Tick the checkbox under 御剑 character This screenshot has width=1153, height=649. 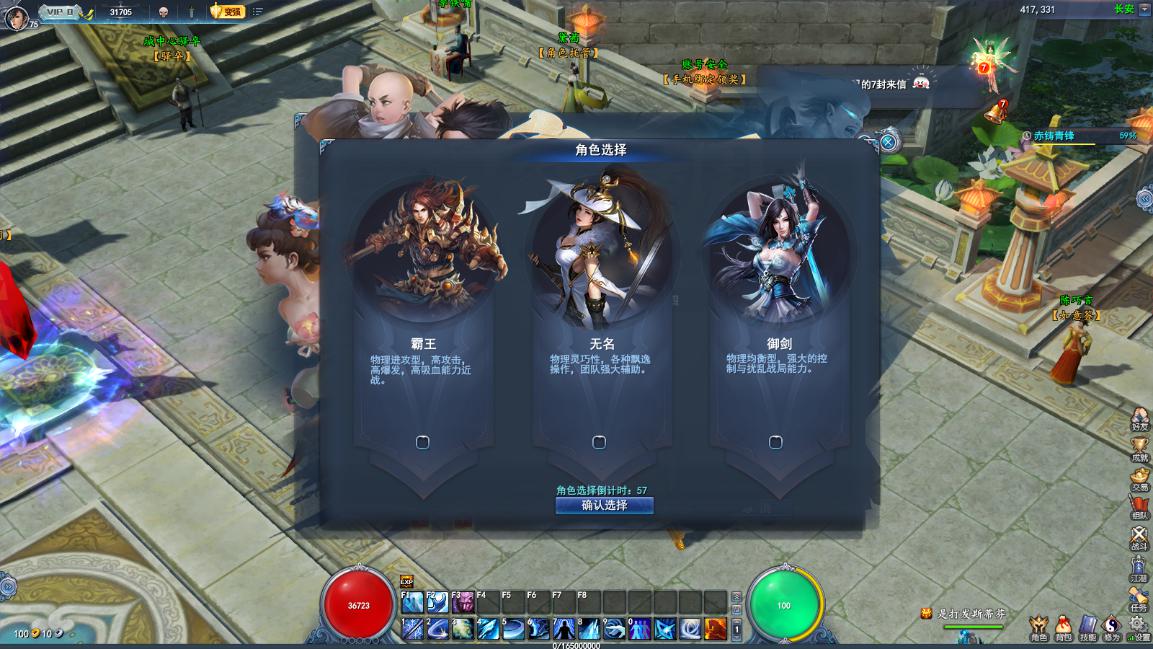pyautogui.click(x=775, y=442)
